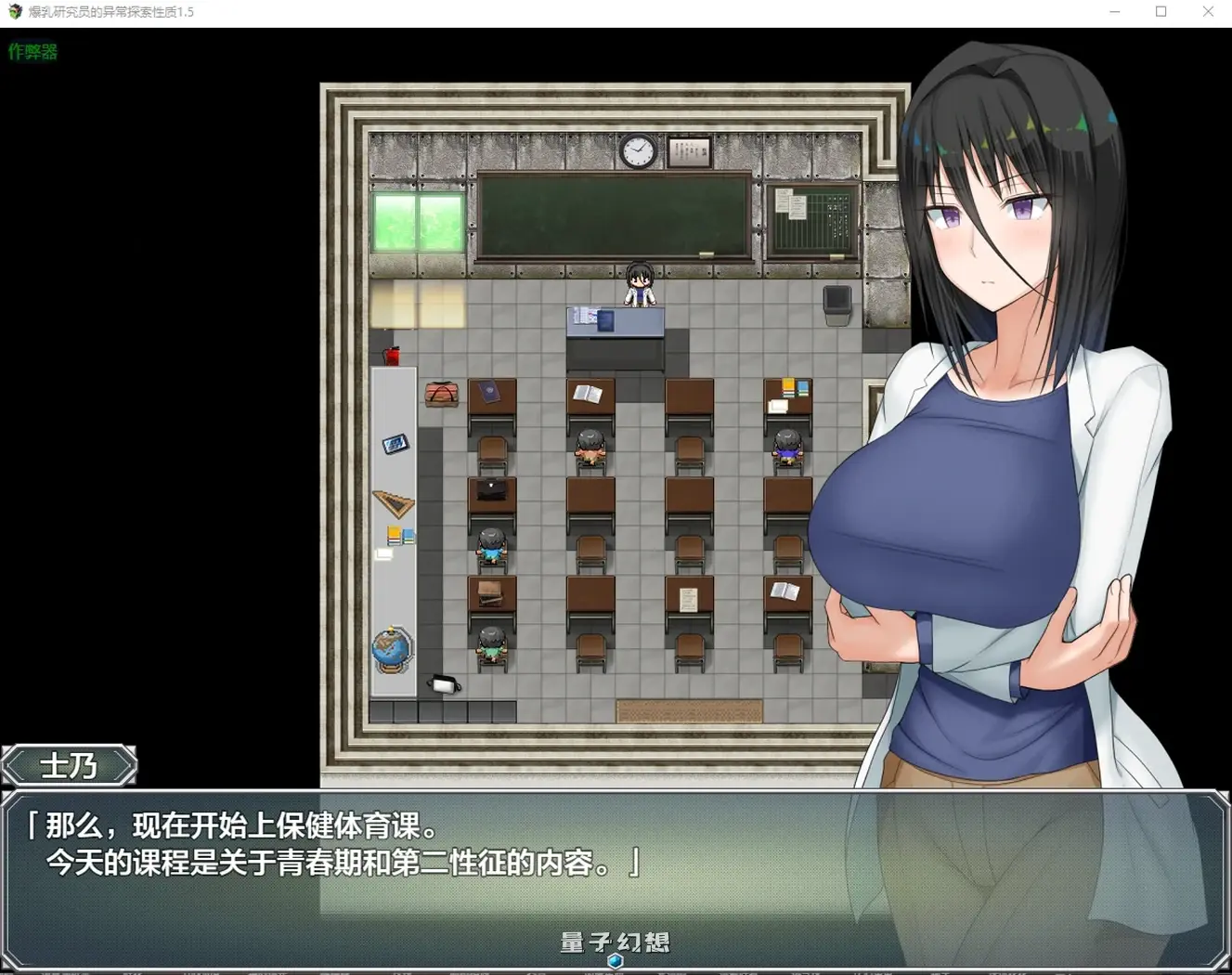Click the projector on the floor
This screenshot has height=975, width=1232.
point(444,684)
